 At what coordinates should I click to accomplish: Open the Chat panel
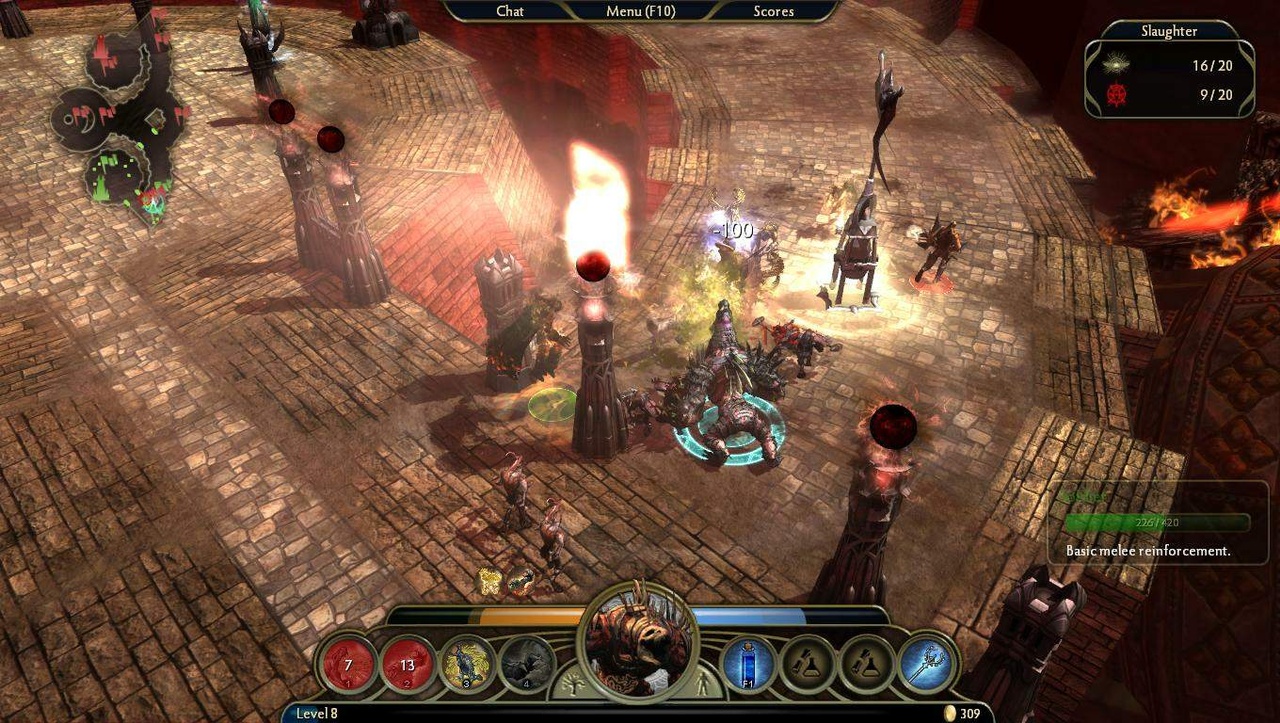click(x=510, y=11)
